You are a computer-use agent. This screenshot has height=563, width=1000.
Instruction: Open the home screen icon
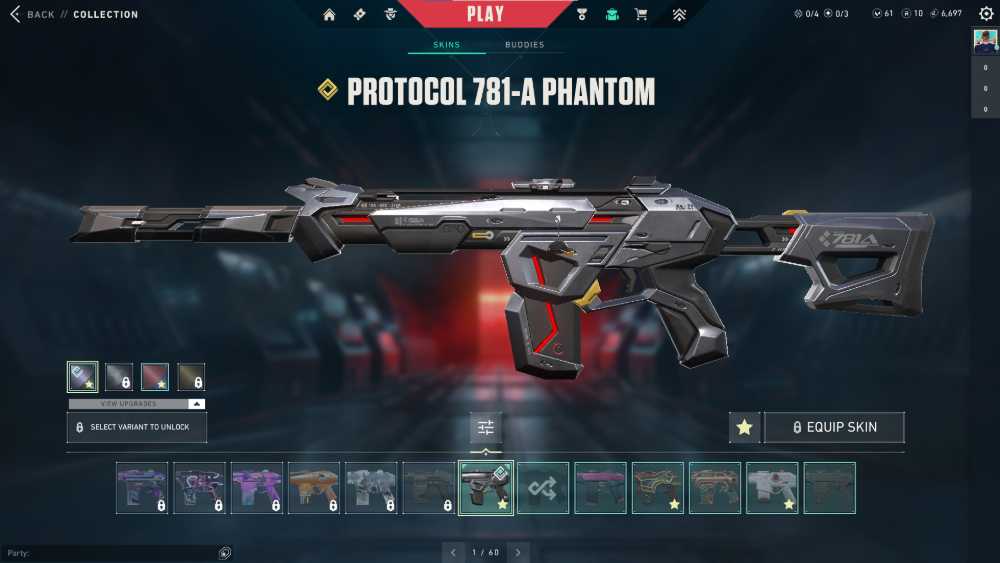coord(329,15)
